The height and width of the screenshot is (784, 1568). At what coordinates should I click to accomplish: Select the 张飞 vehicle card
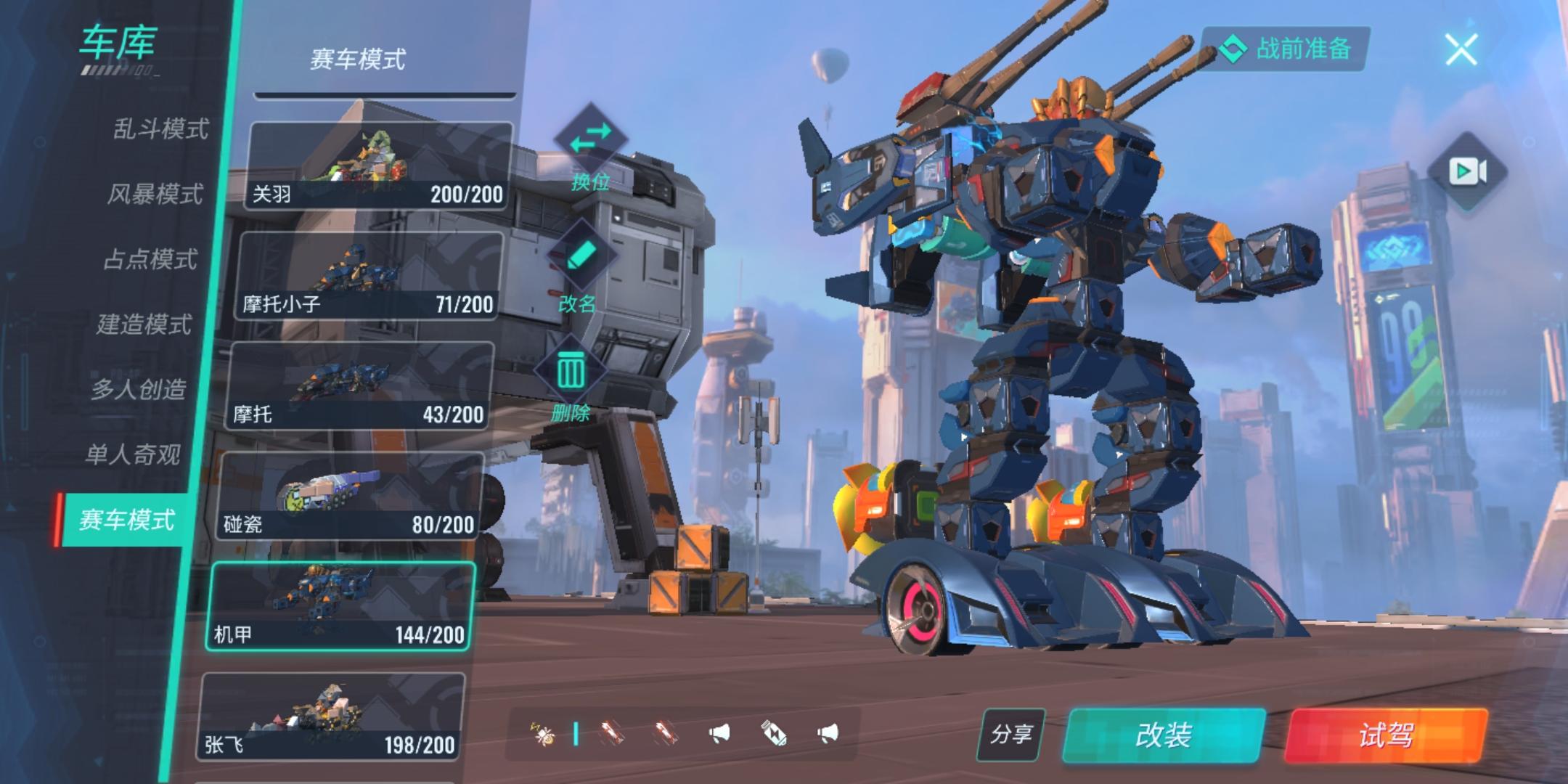330,717
